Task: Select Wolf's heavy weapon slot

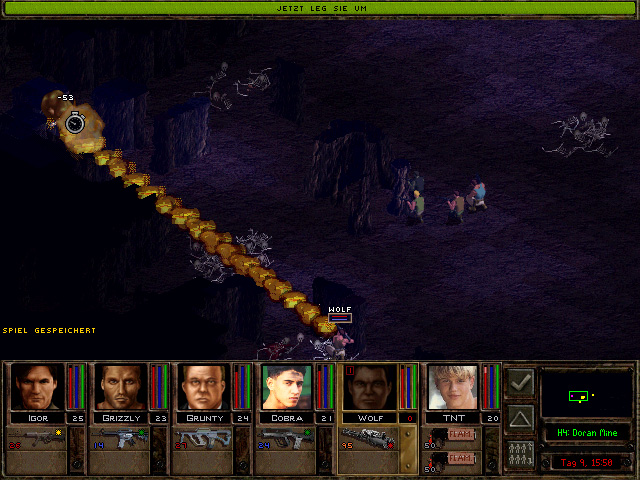Action: coord(370,441)
